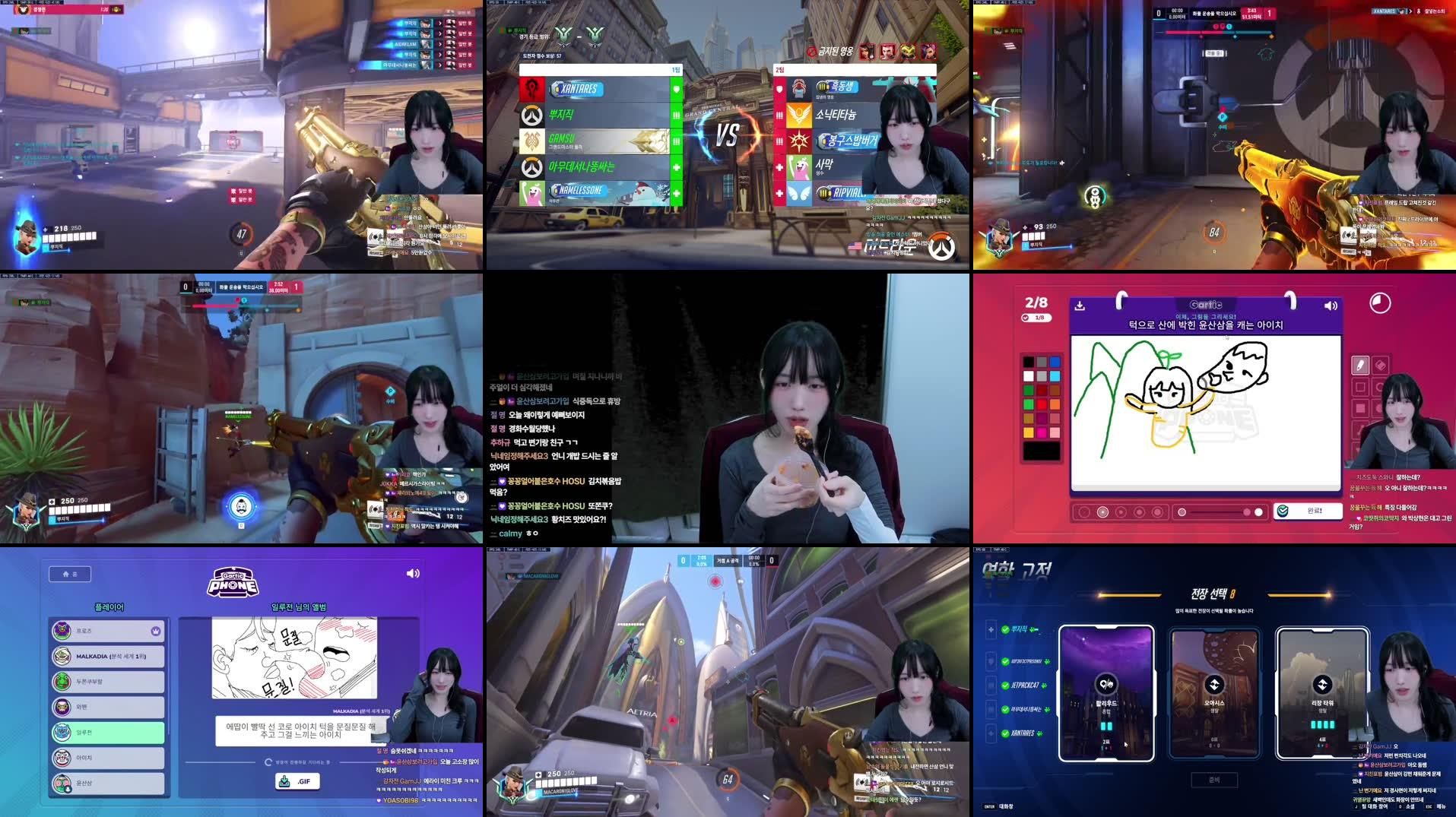The image size is (1456, 817).
Task: Select the circle shape tool
Action: coord(1379,386)
